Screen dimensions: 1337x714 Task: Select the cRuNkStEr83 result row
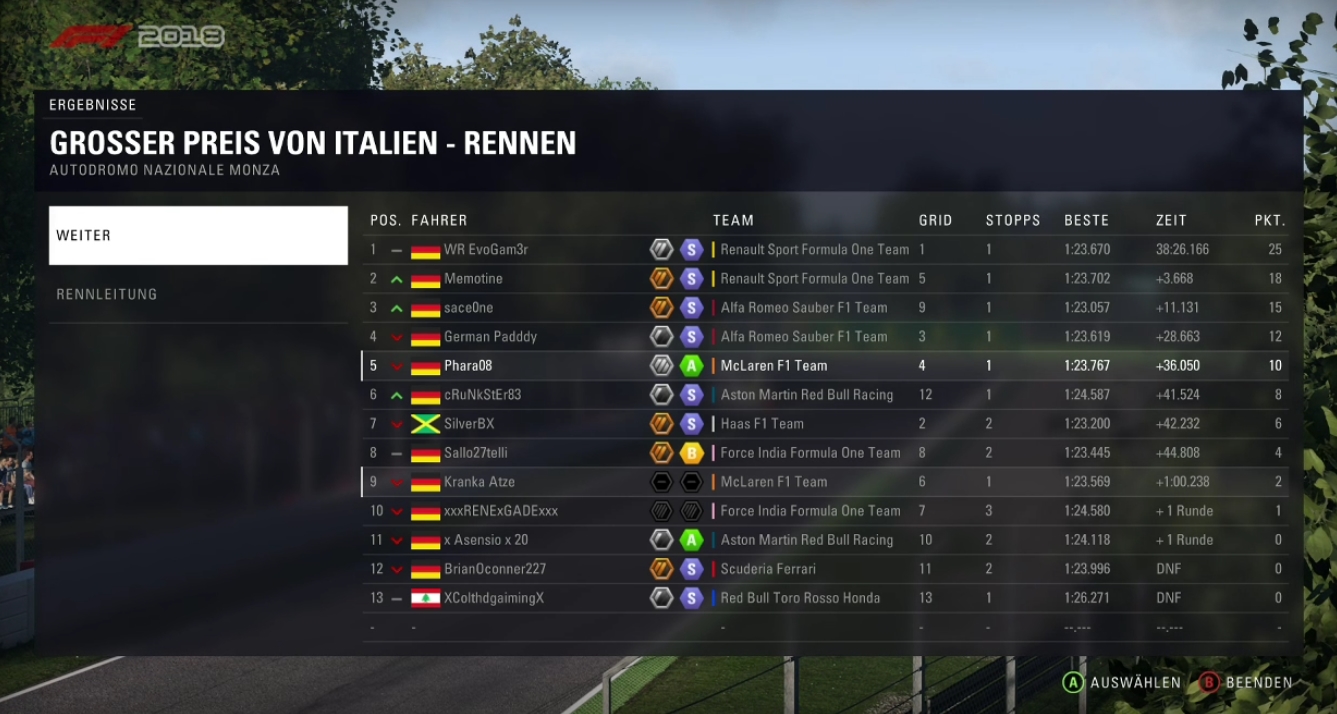tap(825, 395)
